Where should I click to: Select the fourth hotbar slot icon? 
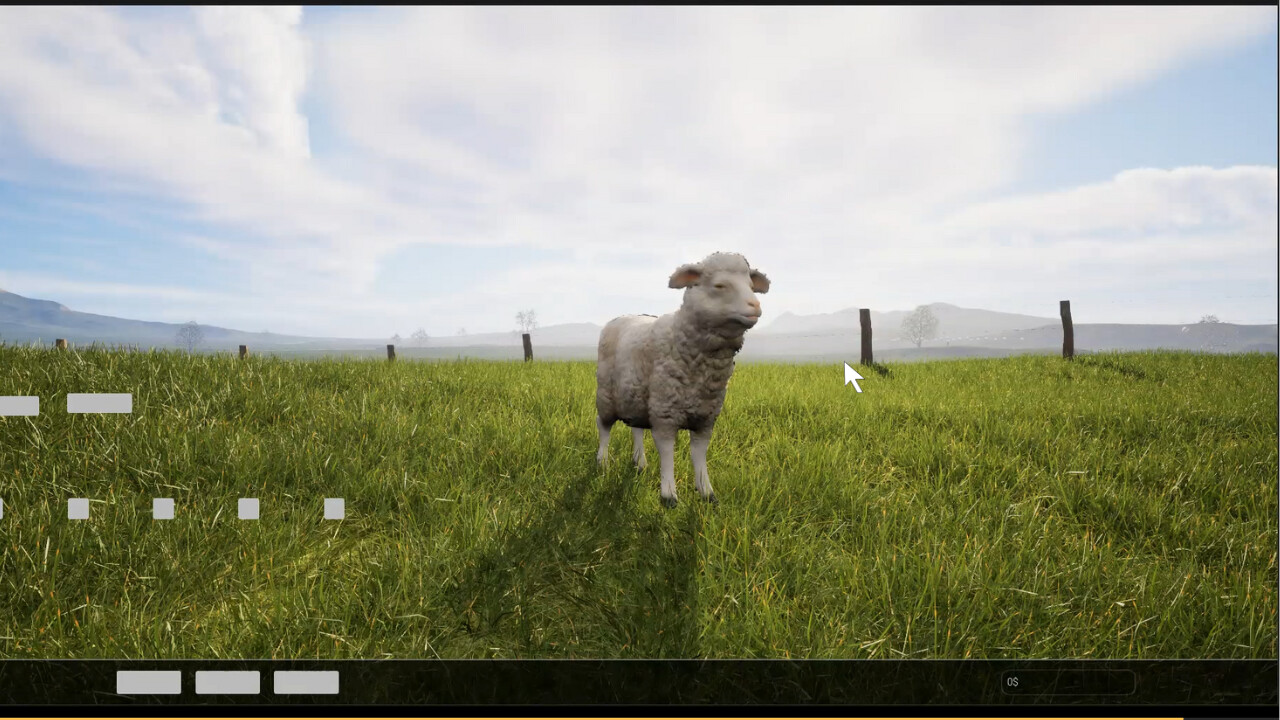pyautogui.click(x=247, y=506)
